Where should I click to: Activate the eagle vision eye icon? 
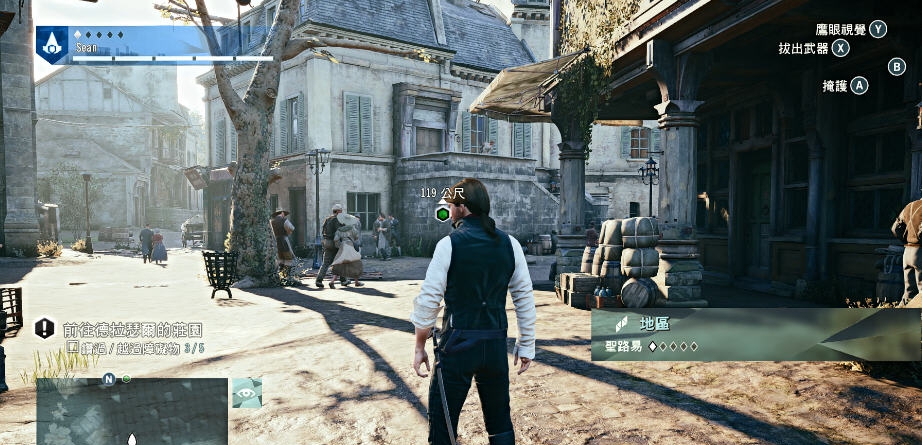(247, 393)
